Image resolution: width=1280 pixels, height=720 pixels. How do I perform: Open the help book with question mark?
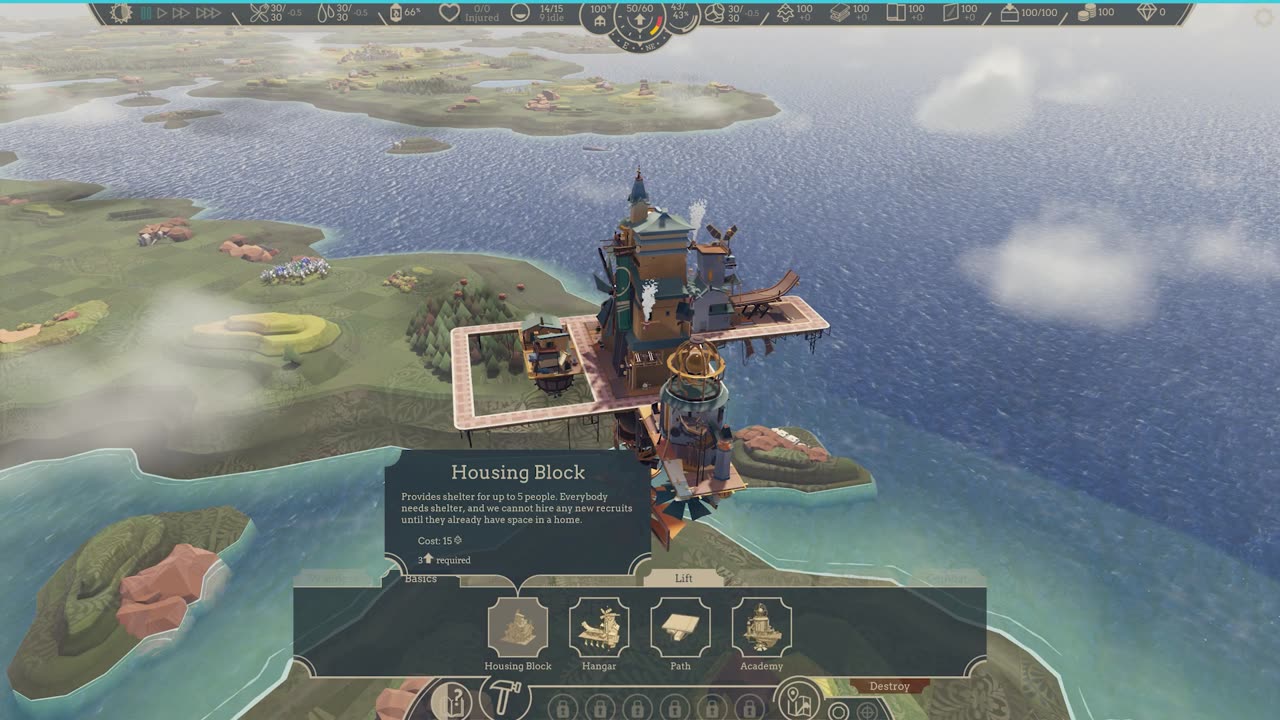pyautogui.click(x=451, y=700)
